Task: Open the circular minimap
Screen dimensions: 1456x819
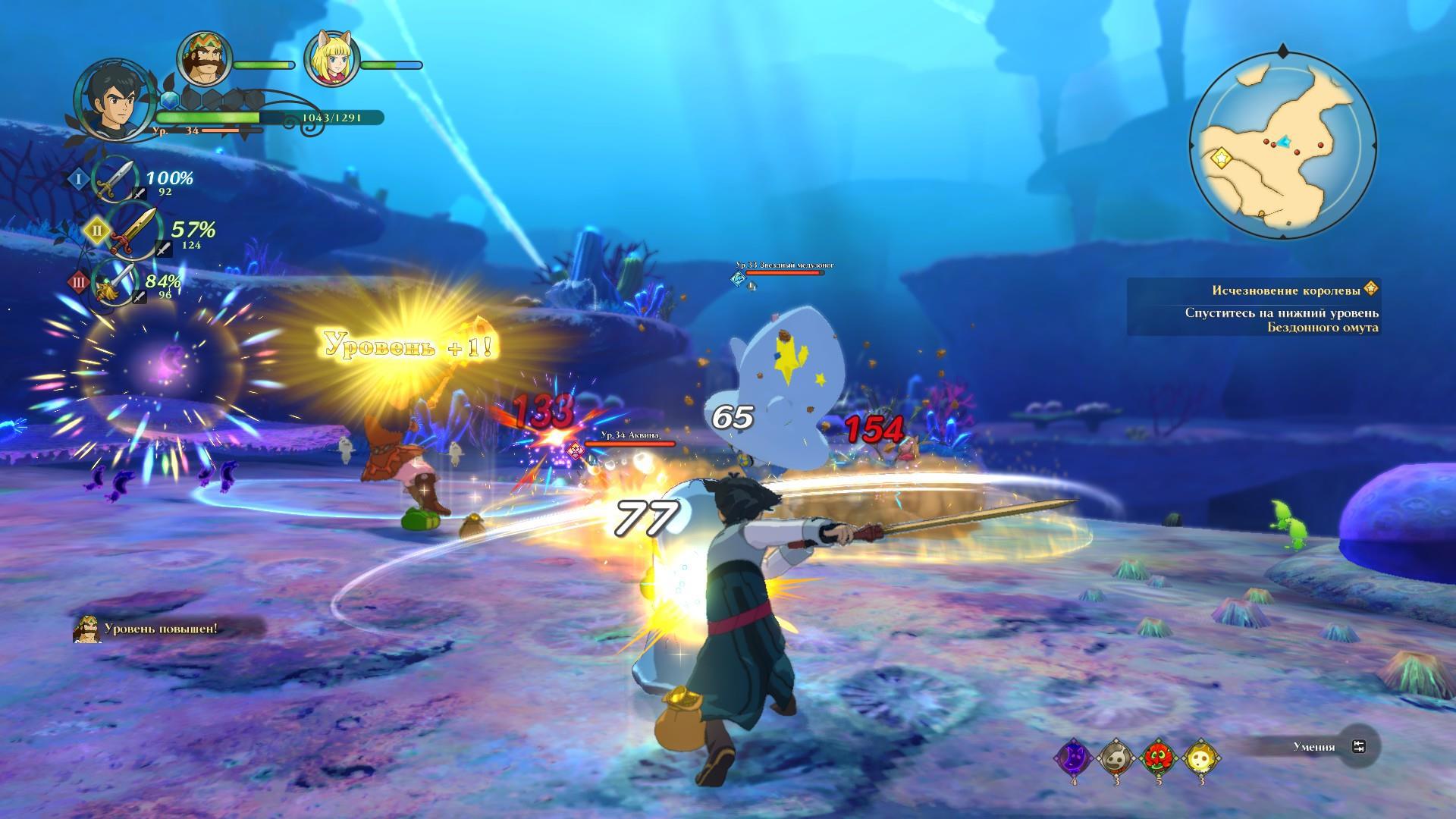Action: [1282, 145]
